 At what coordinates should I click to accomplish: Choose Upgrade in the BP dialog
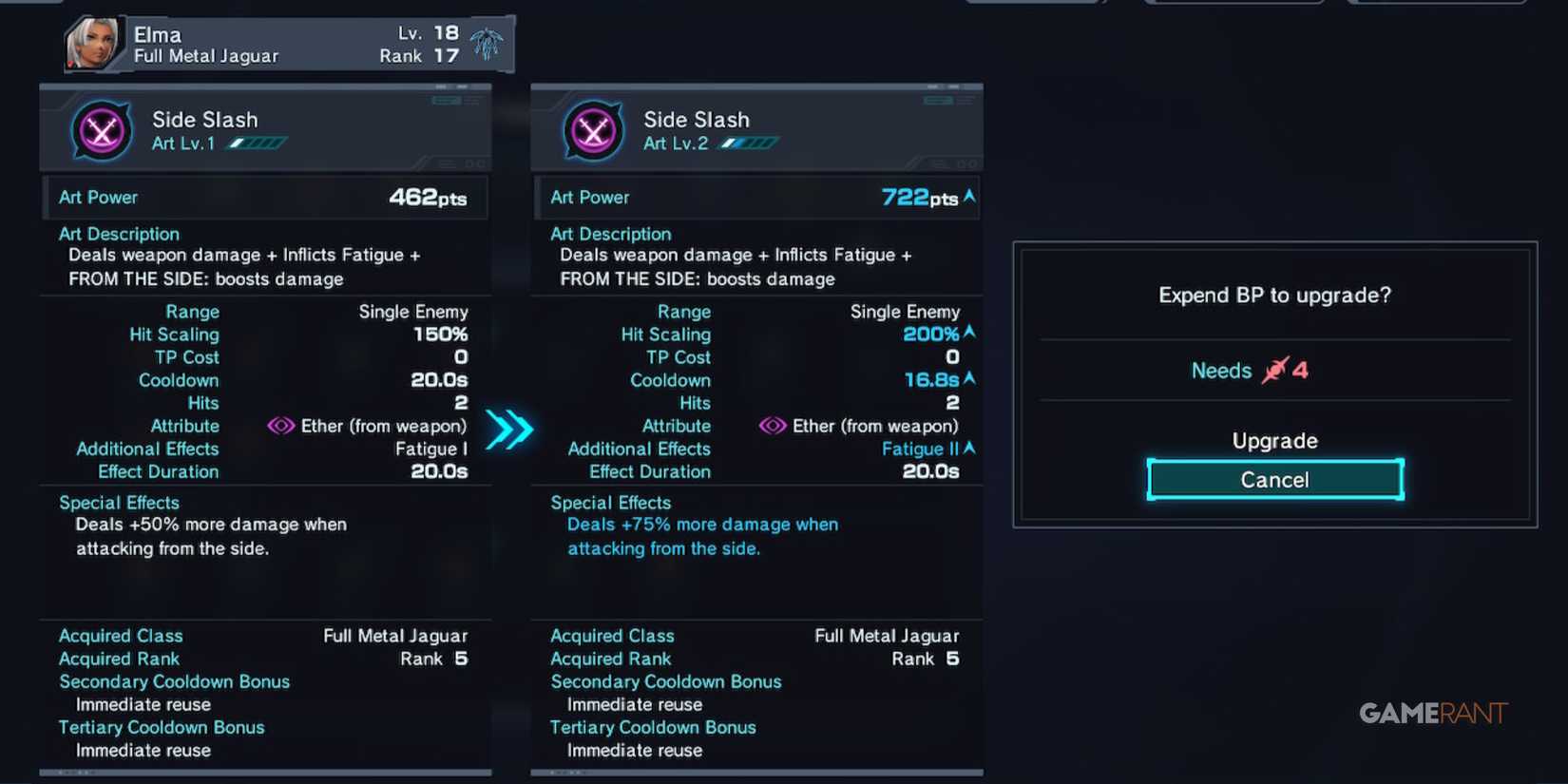tap(1274, 440)
